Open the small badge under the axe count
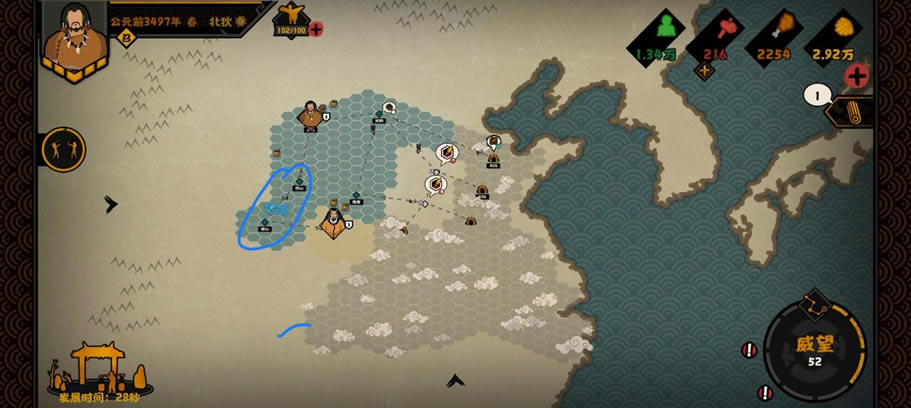This screenshot has height=408, width=911. click(704, 70)
